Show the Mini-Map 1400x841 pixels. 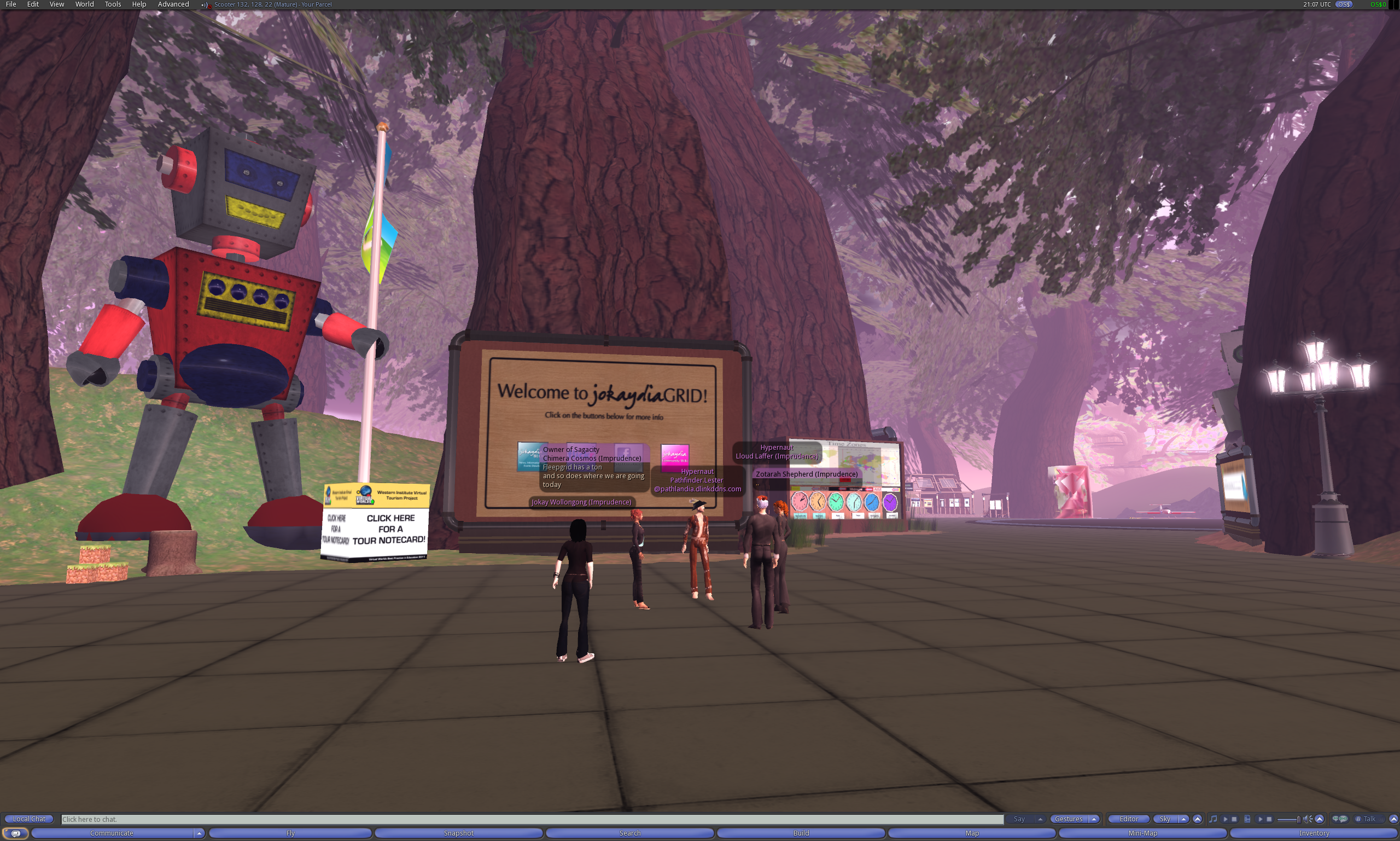1143,833
